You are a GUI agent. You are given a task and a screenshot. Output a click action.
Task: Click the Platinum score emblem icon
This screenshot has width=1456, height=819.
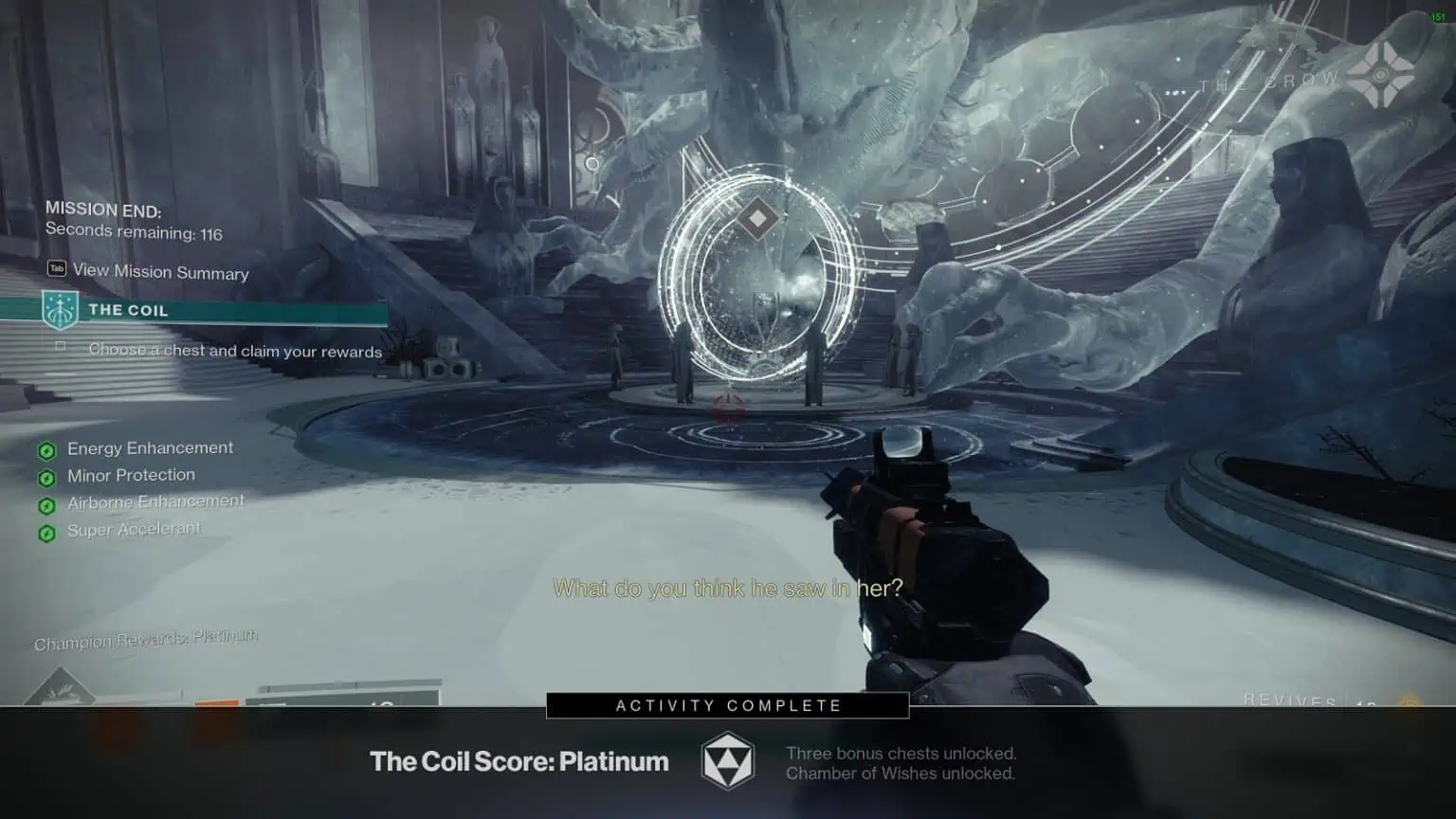pyautogui.click(x=727, y=761)
